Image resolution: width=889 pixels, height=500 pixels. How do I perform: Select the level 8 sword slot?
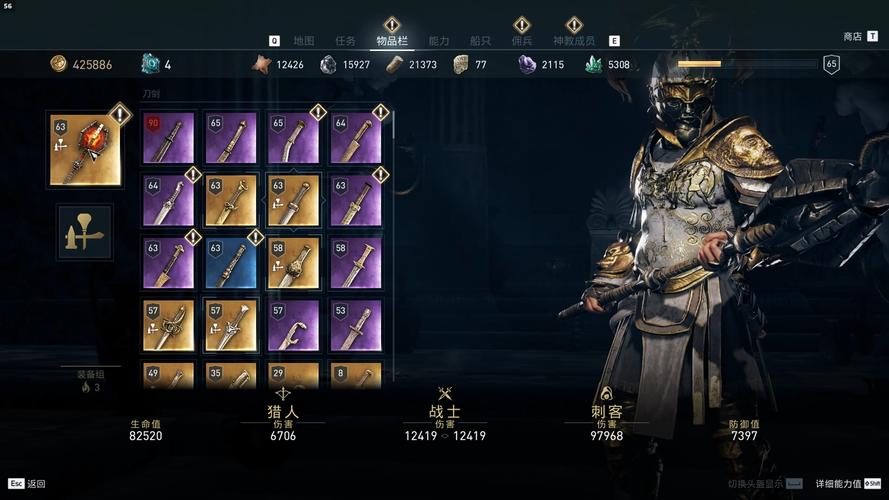(355, 377)
